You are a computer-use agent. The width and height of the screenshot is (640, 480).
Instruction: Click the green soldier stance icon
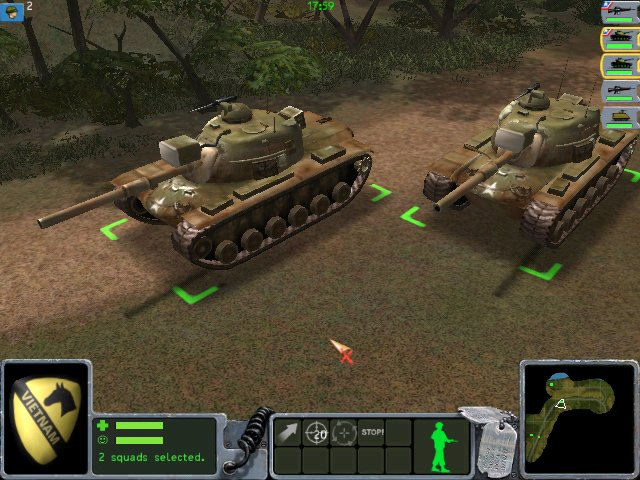(x=439, y=443)
